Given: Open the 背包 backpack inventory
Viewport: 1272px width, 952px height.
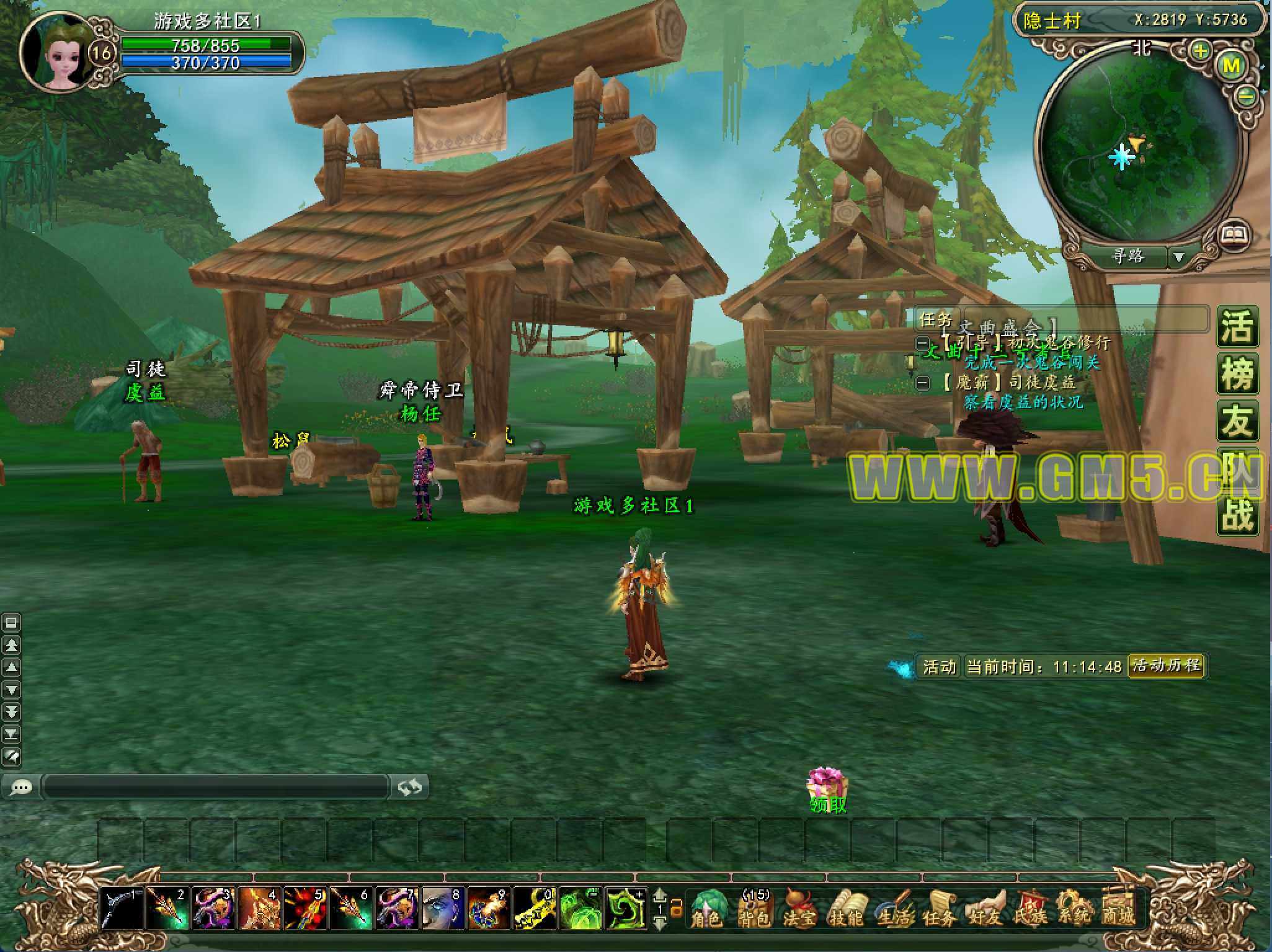Looking at the screenshot, I should click(x=754, y=908).
